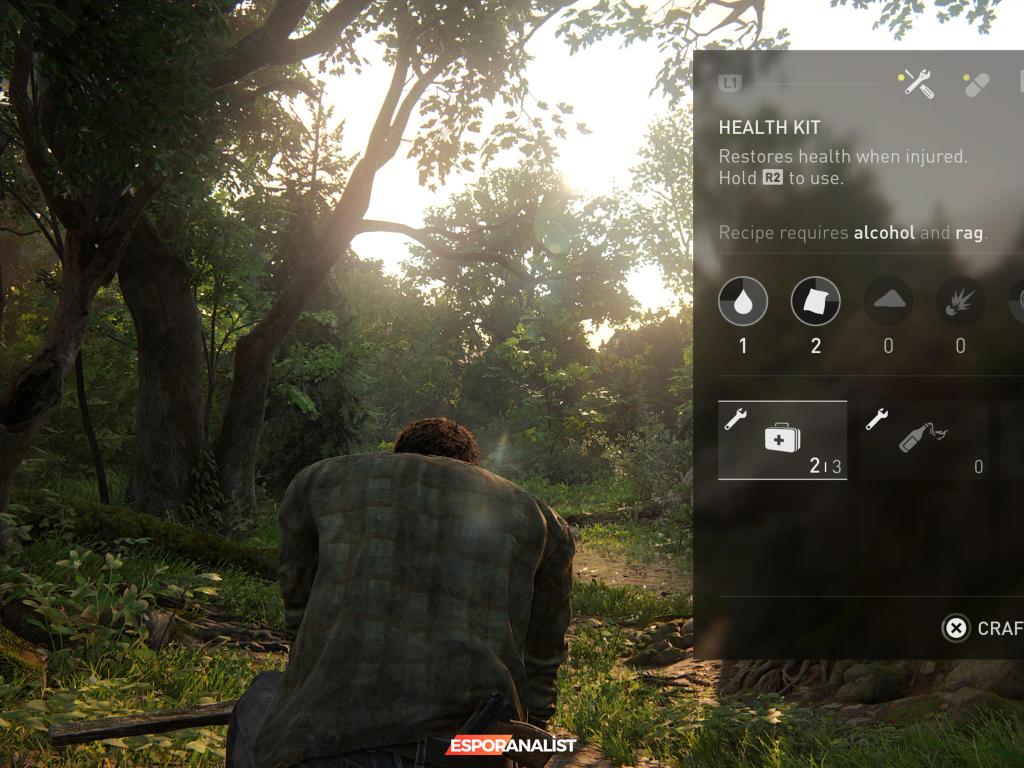Viewport: 1024px width, 768px height.
Task: Switch to the pills supplements tab
Action: pyautogui.click(x=975, y=84)
